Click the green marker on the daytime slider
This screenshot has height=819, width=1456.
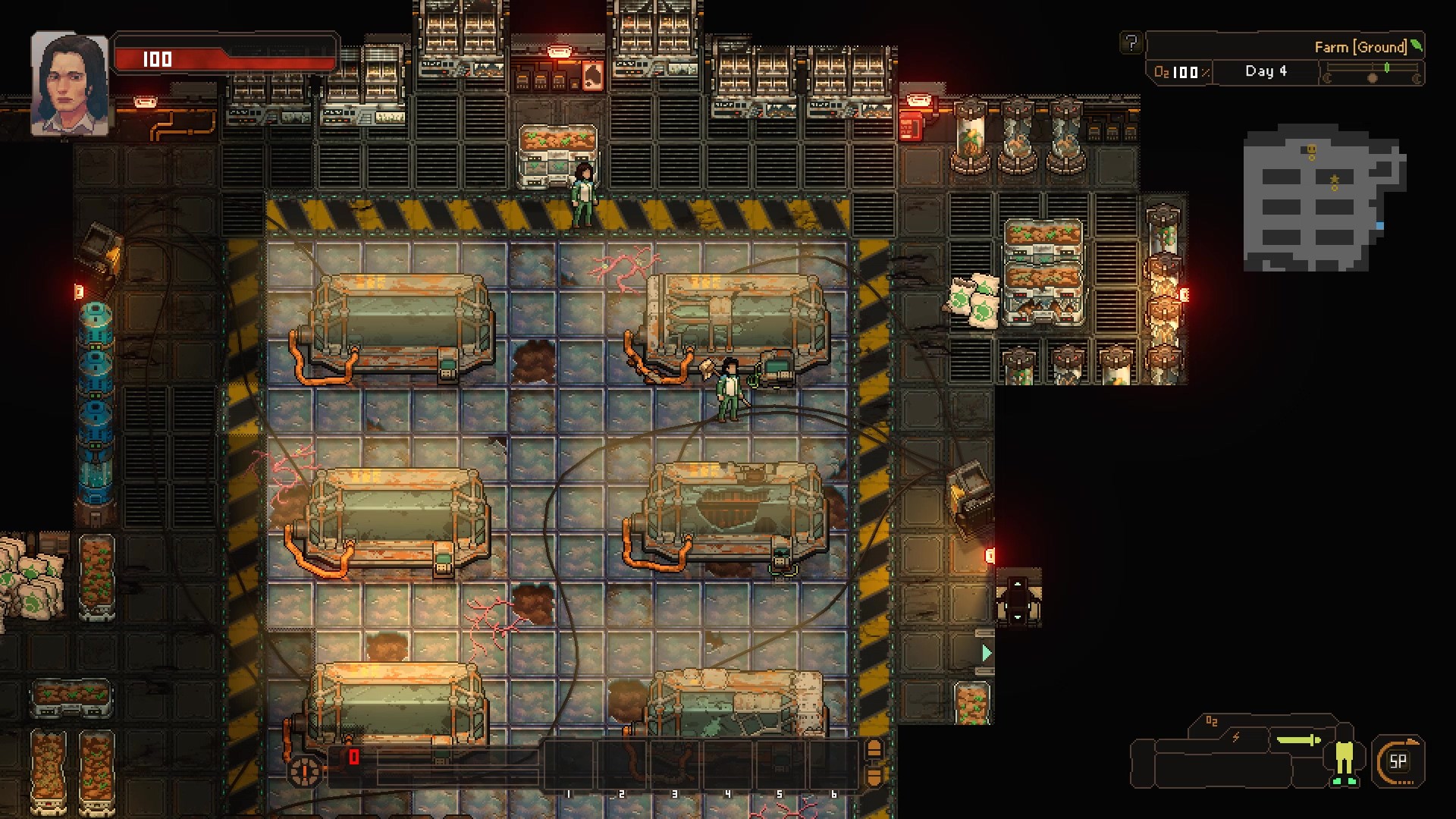(1386, 67)
